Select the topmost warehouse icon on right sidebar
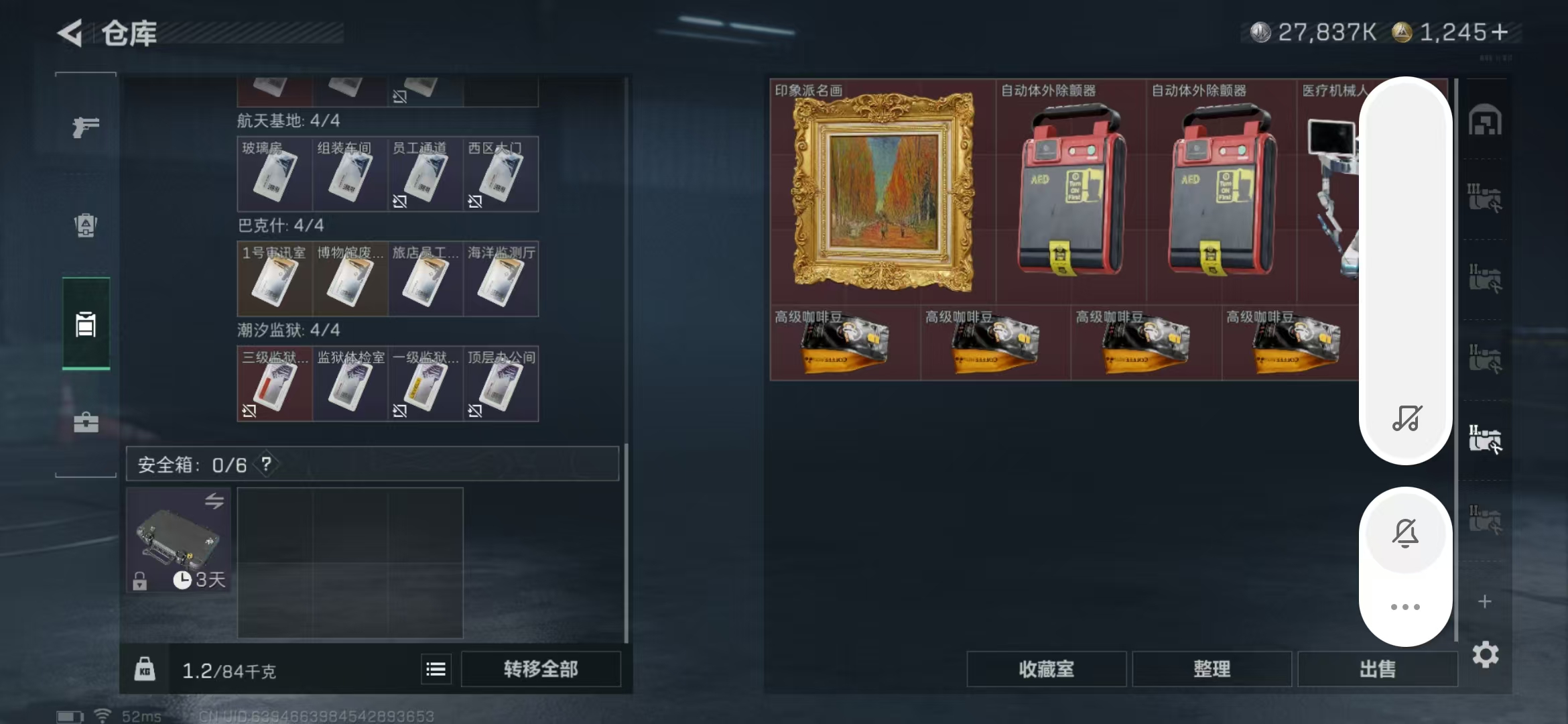This screenshot has width=1568, height=724. click(x=1485, y=118)
